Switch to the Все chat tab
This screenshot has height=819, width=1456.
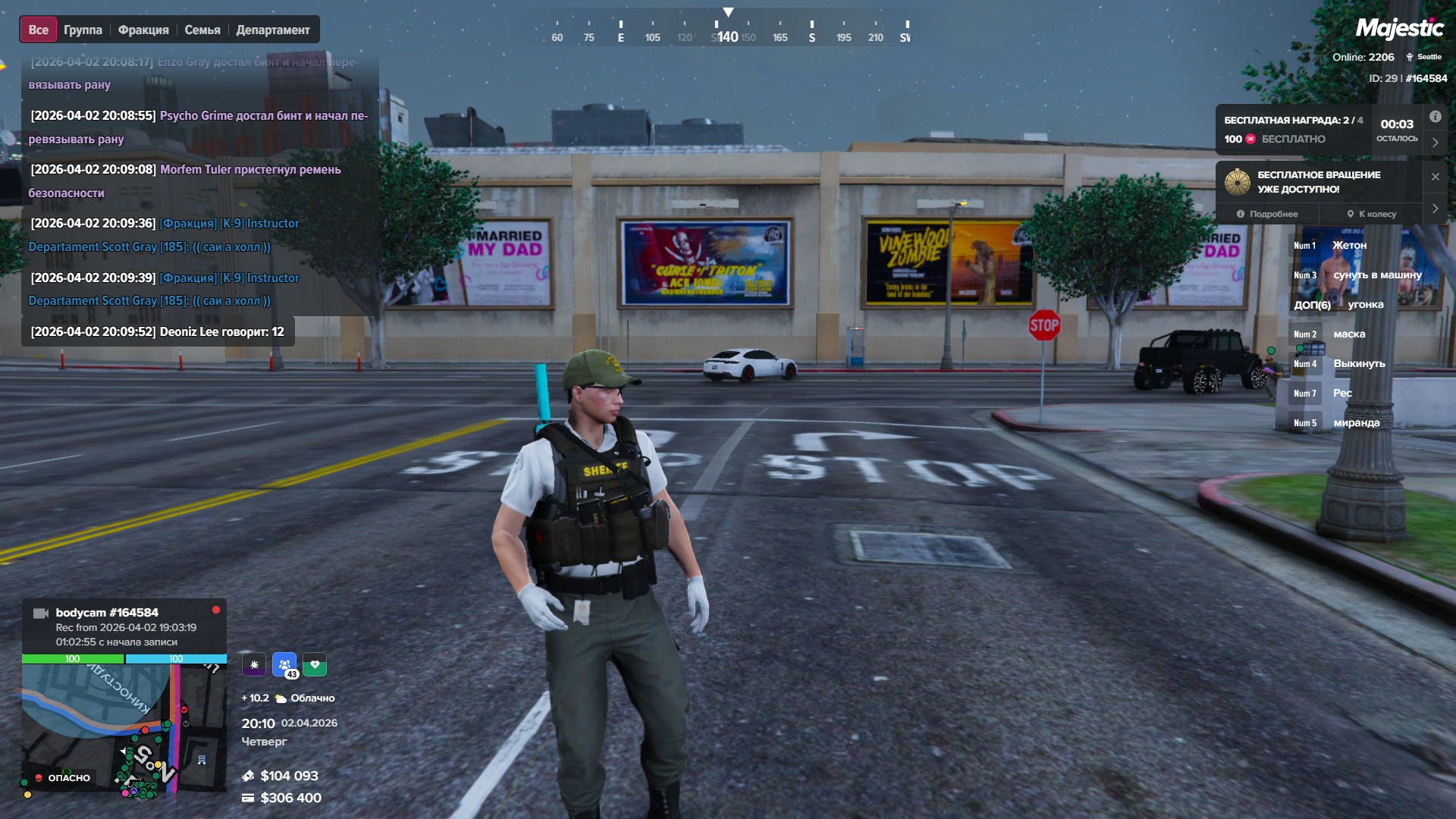(38, 30)
